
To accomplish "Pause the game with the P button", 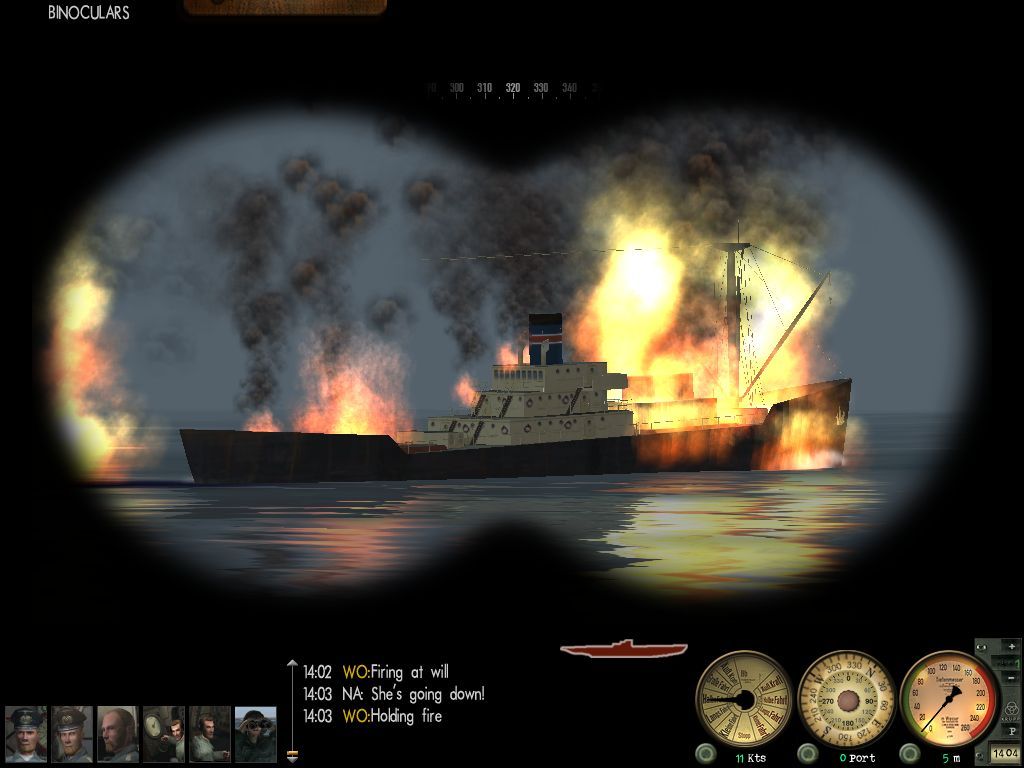I will click(1011, 731).
